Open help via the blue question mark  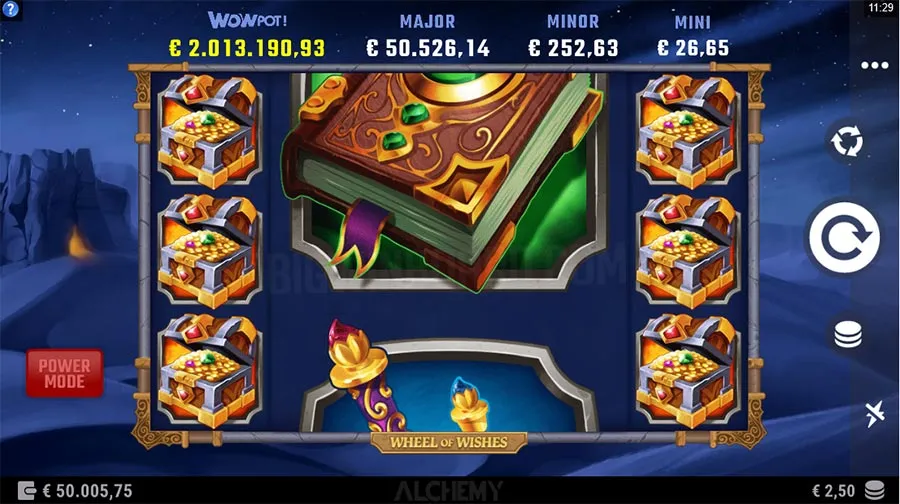click(11, 8)
